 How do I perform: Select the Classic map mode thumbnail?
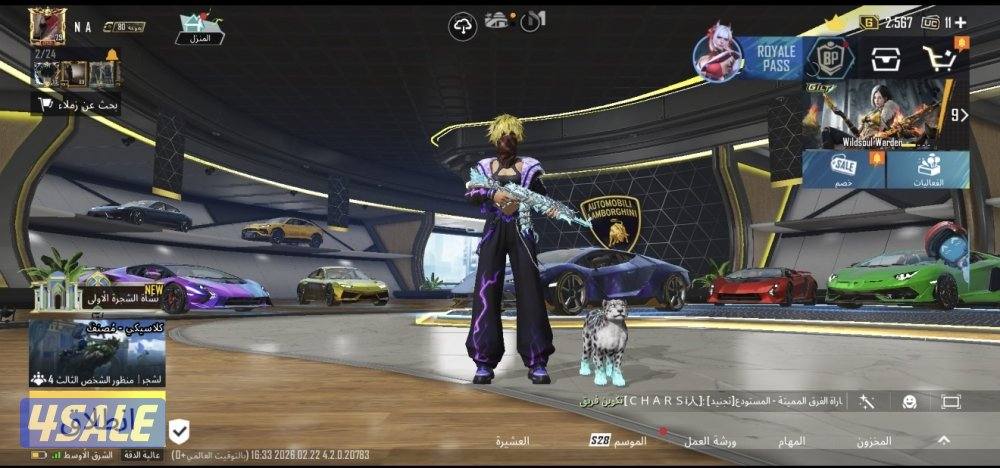96,352
